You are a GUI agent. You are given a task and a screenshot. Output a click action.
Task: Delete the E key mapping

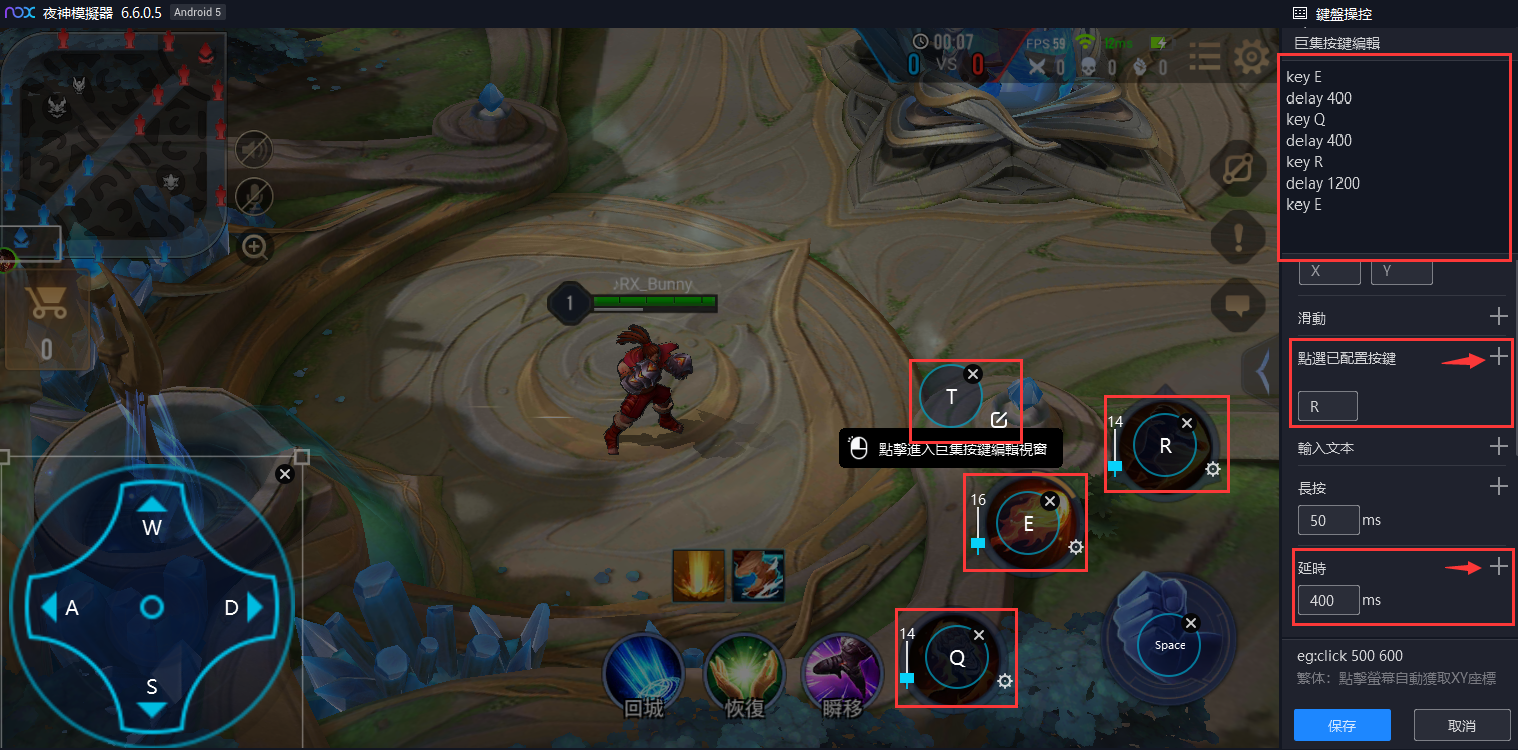click(1049, 501)
